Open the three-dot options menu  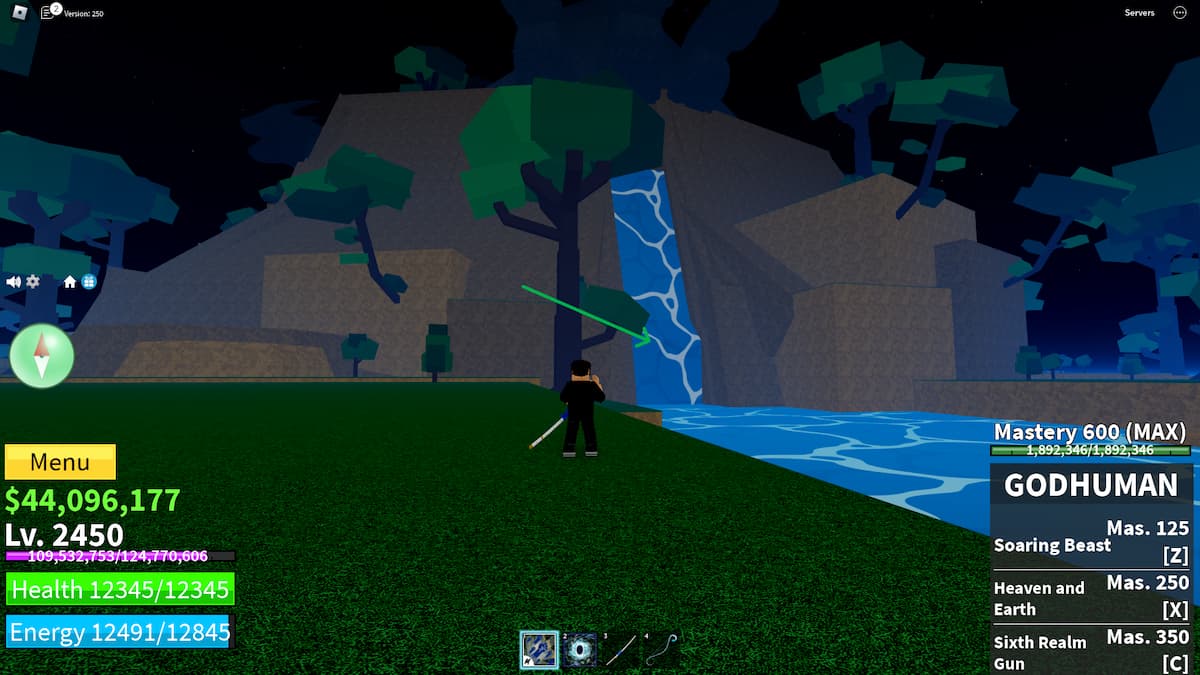[1180, 13]
